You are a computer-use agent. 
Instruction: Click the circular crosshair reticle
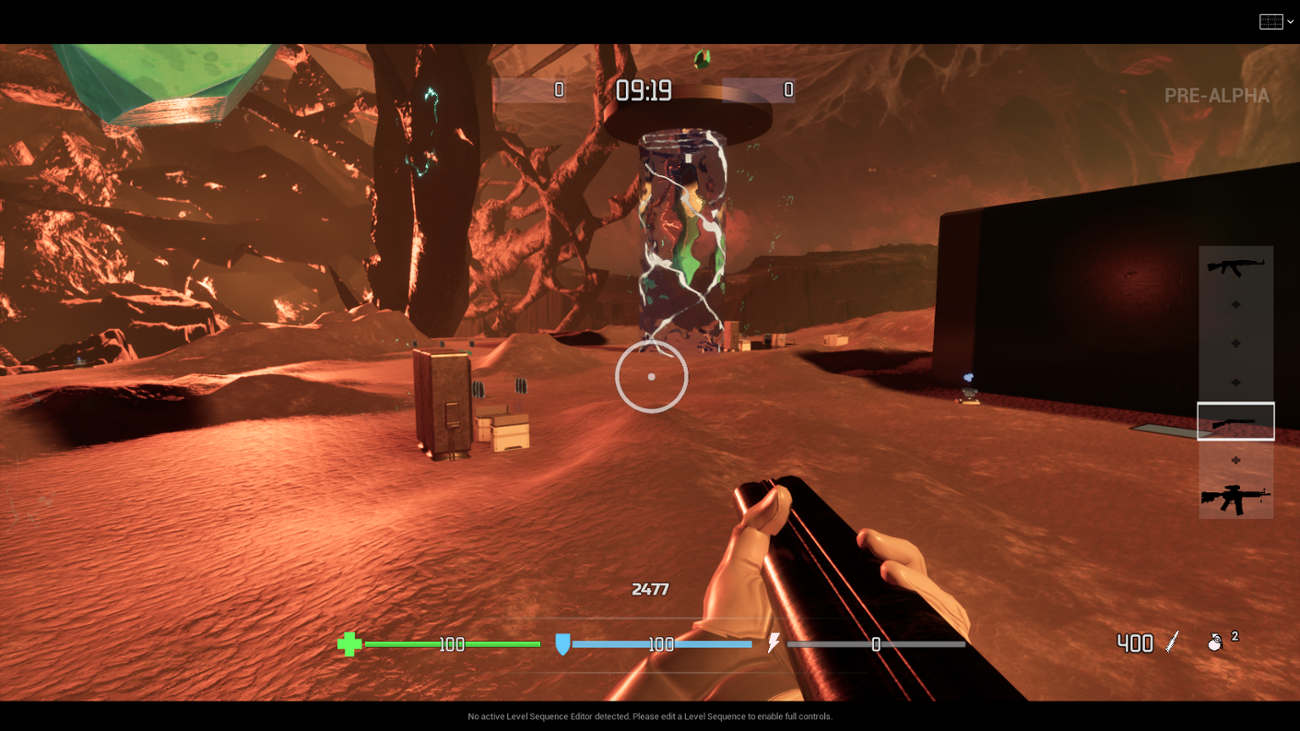click(651, 377)
